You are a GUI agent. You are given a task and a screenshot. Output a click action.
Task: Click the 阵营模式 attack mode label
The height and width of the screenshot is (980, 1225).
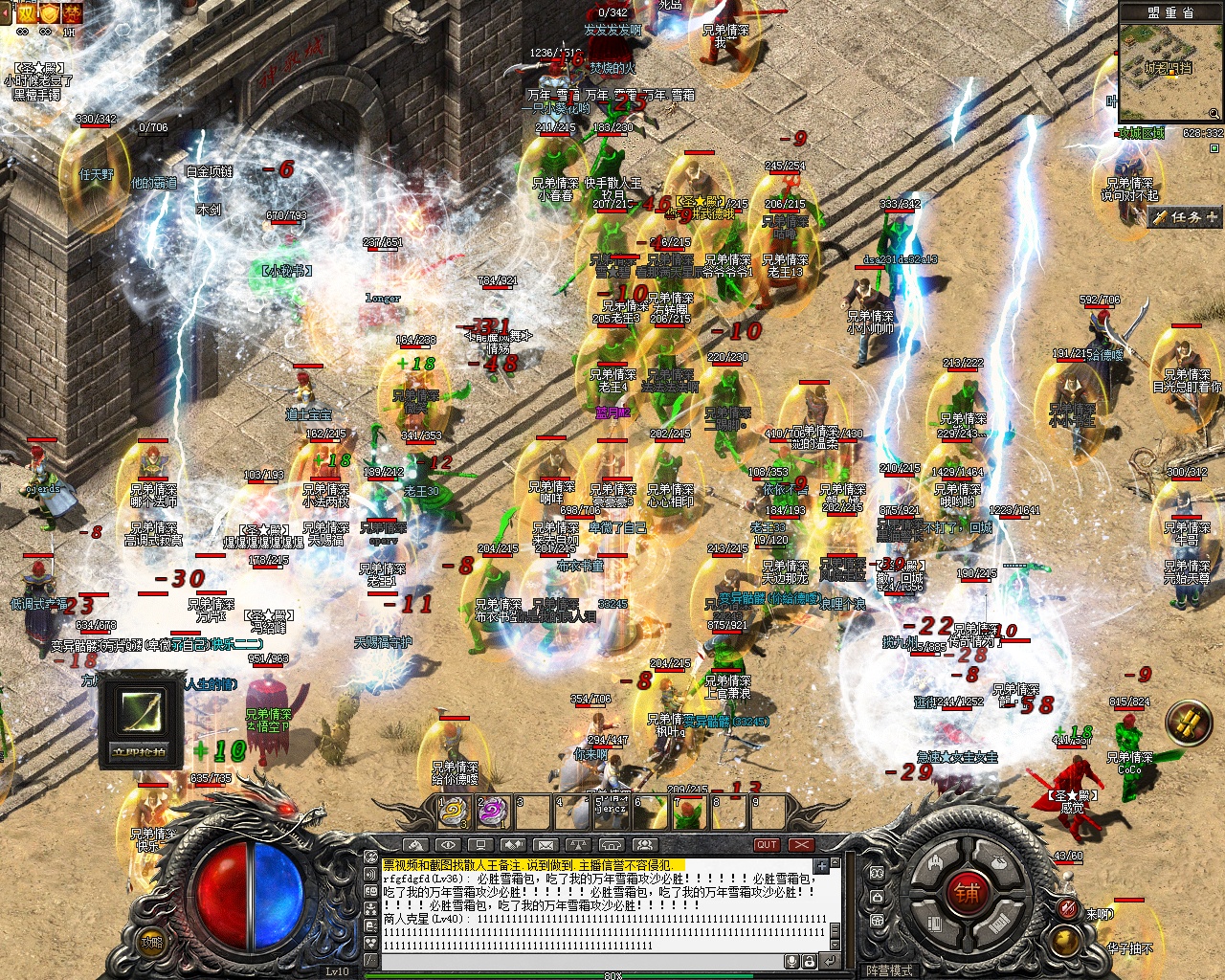tap(889, 970)
